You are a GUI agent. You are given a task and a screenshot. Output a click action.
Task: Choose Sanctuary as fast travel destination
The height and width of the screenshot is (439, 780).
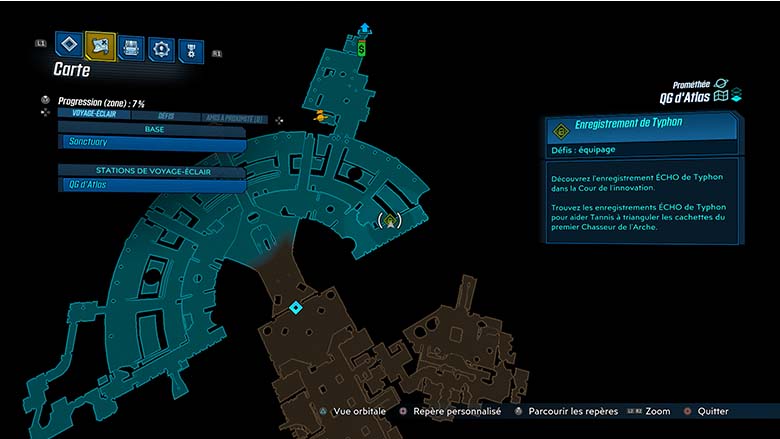pos(152,144)
